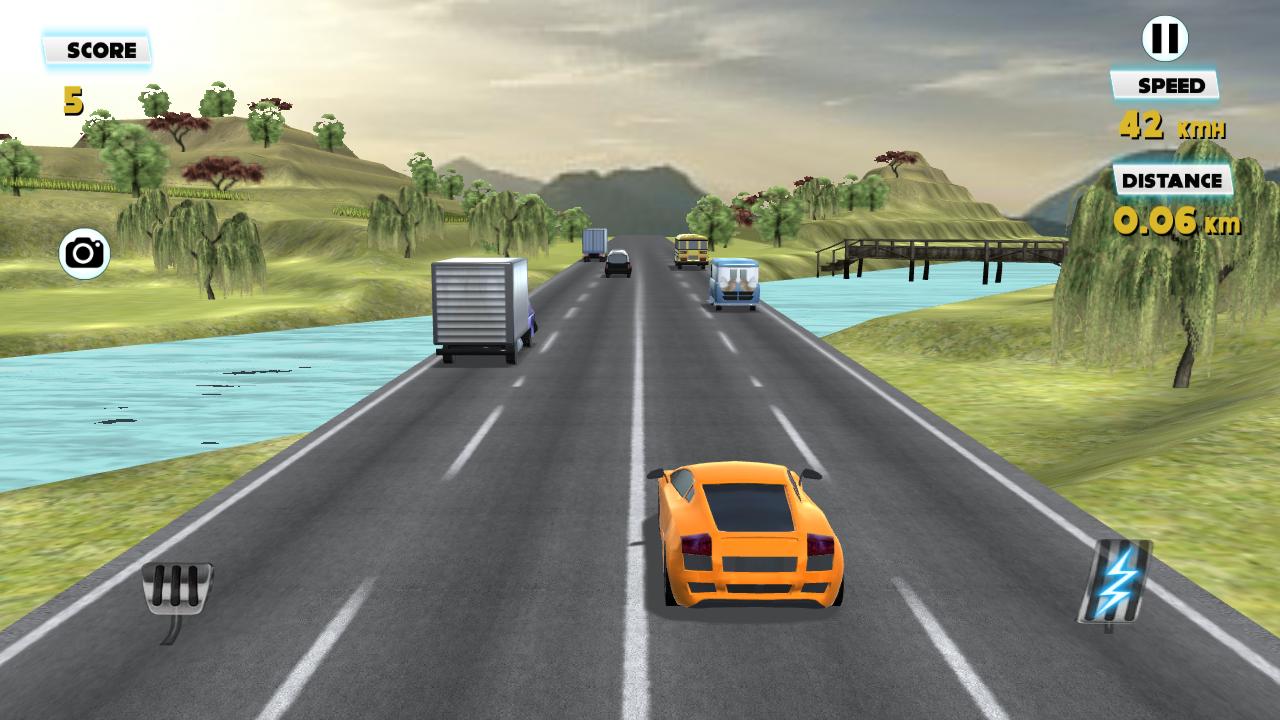Tap the SPEED indicator label

[x=1166, y=85]
